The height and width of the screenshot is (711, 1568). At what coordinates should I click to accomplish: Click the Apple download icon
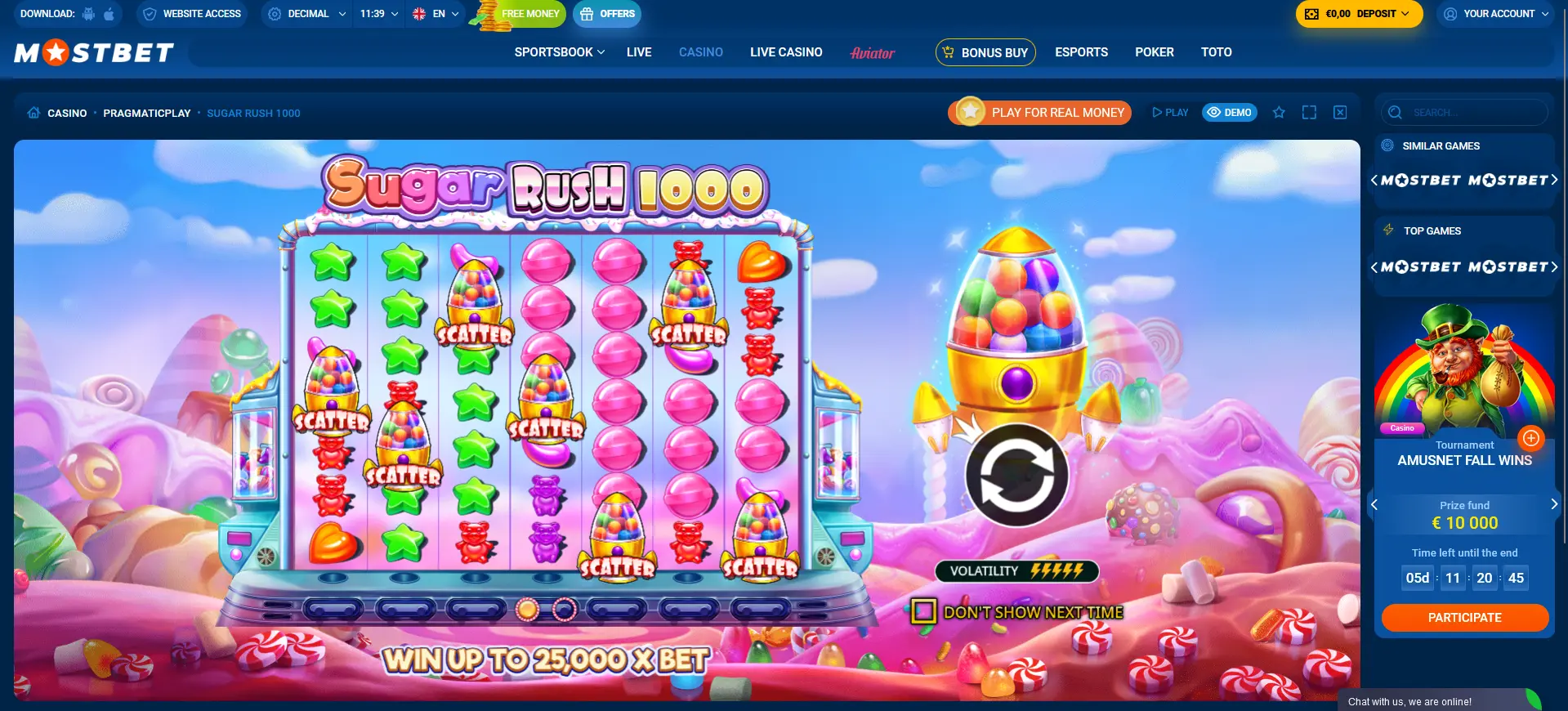(107, 13)
